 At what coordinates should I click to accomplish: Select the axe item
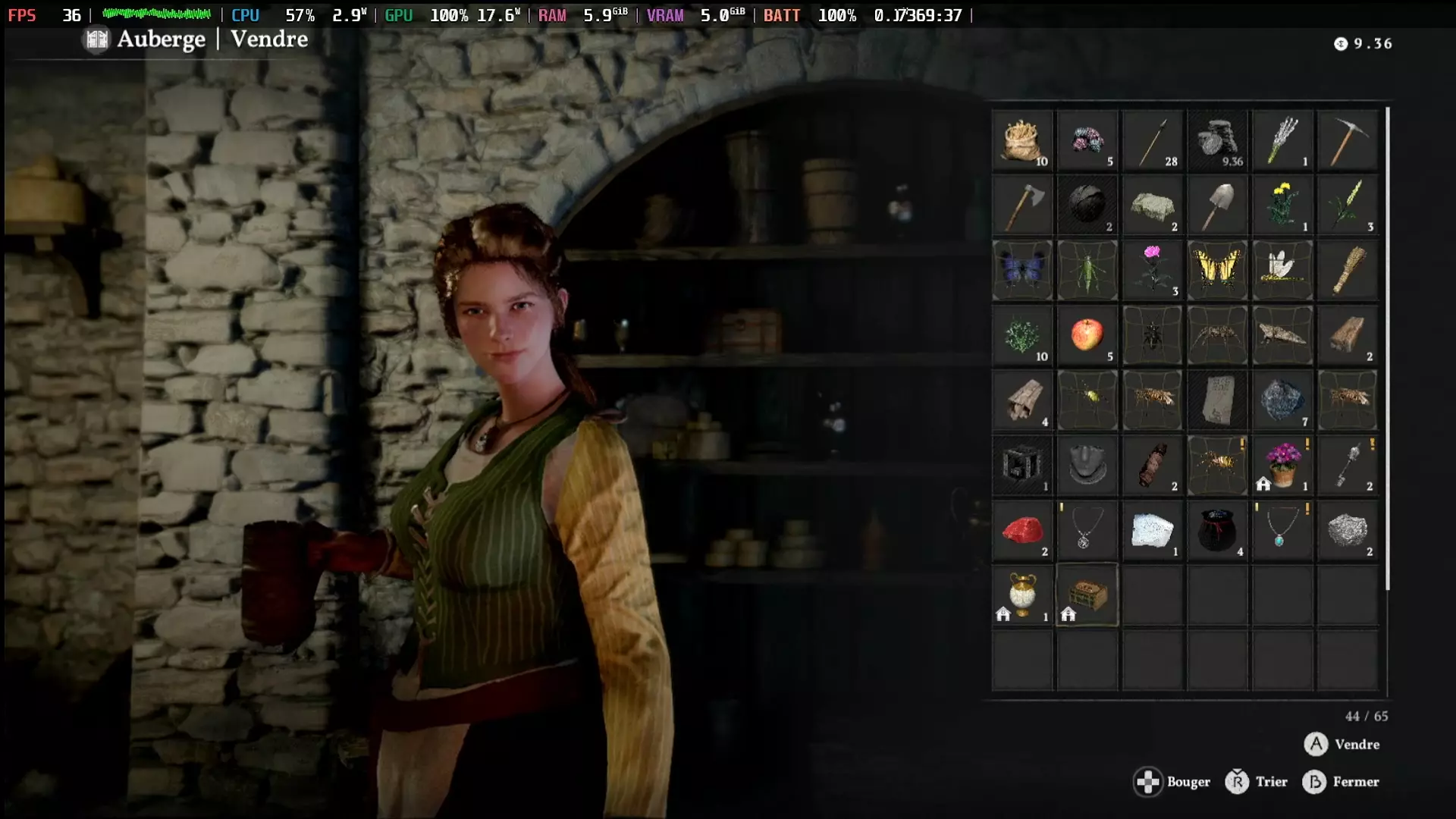(x=1022, y=206)
